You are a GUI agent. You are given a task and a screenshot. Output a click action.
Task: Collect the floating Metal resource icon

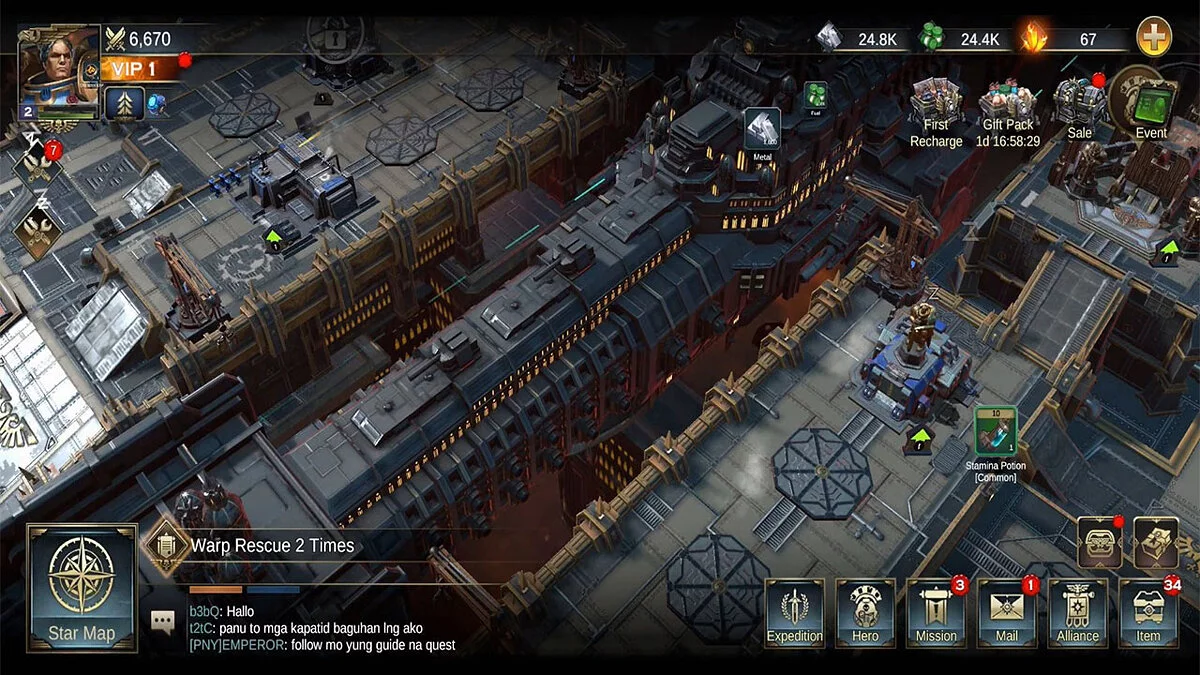pyautogui.click(x=762, y=130)
